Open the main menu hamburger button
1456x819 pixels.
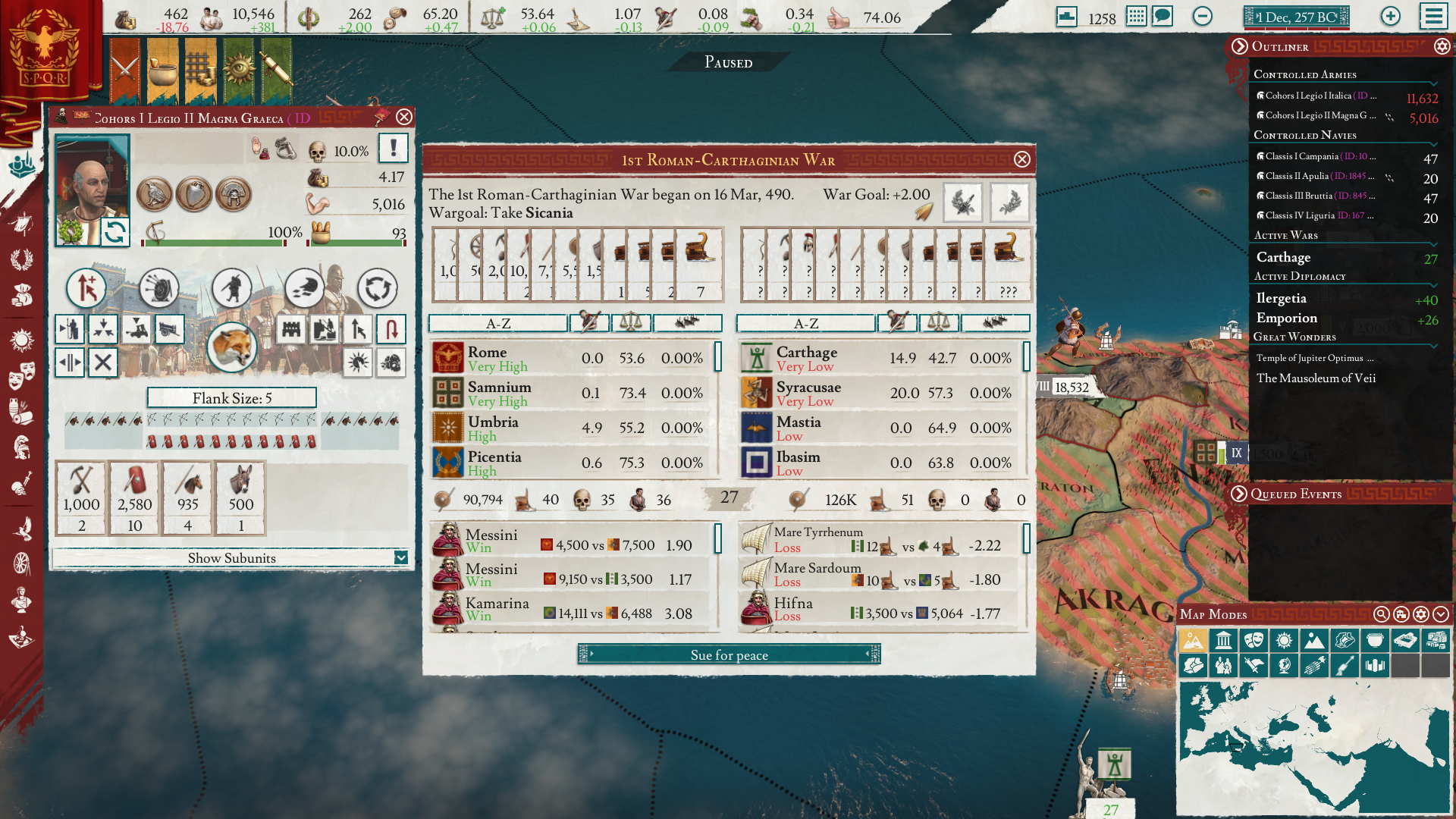[x=1433, y=17]
